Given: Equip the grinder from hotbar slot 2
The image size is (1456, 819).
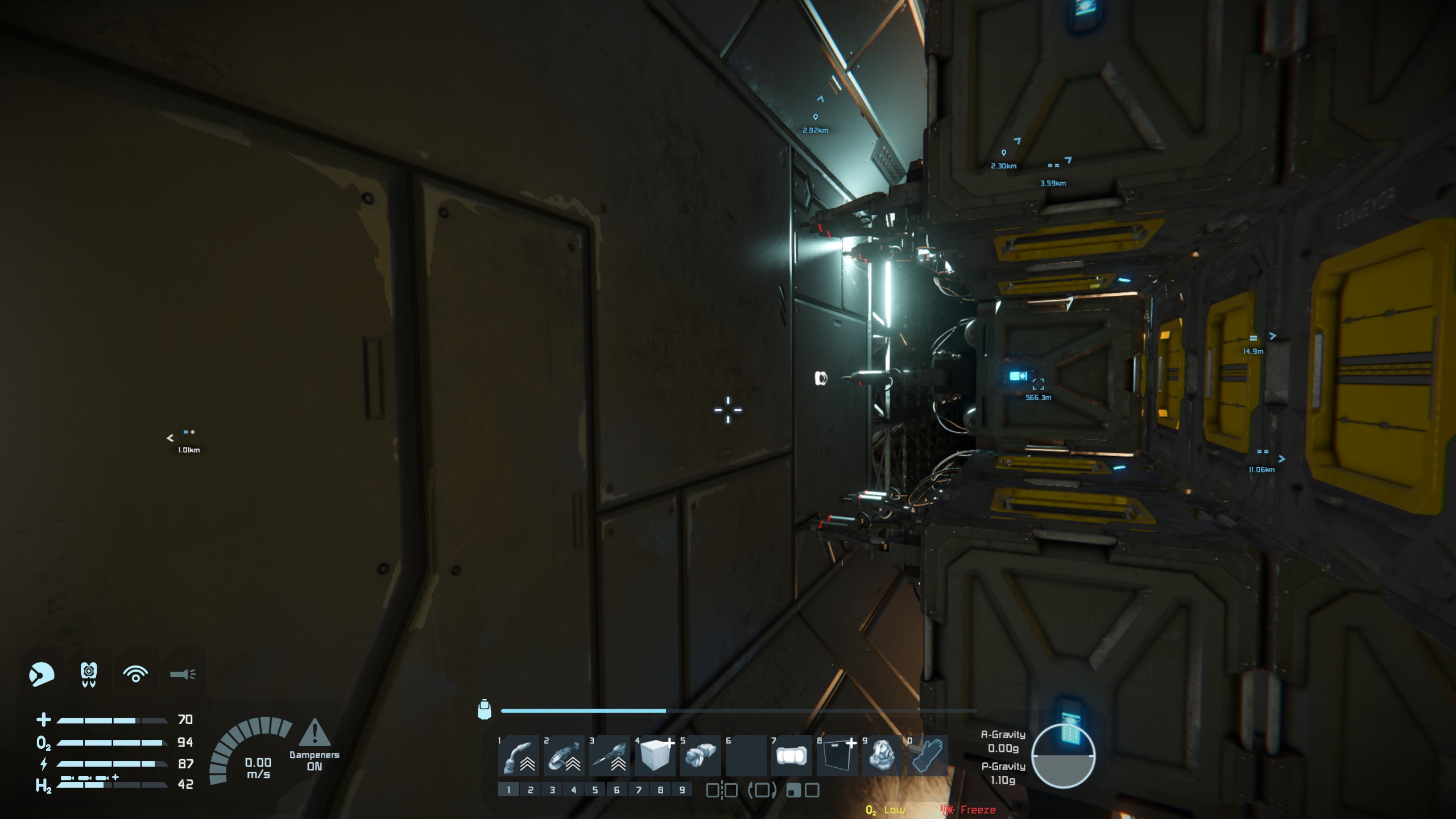Looking at the screenshot, I should (564, 756).
